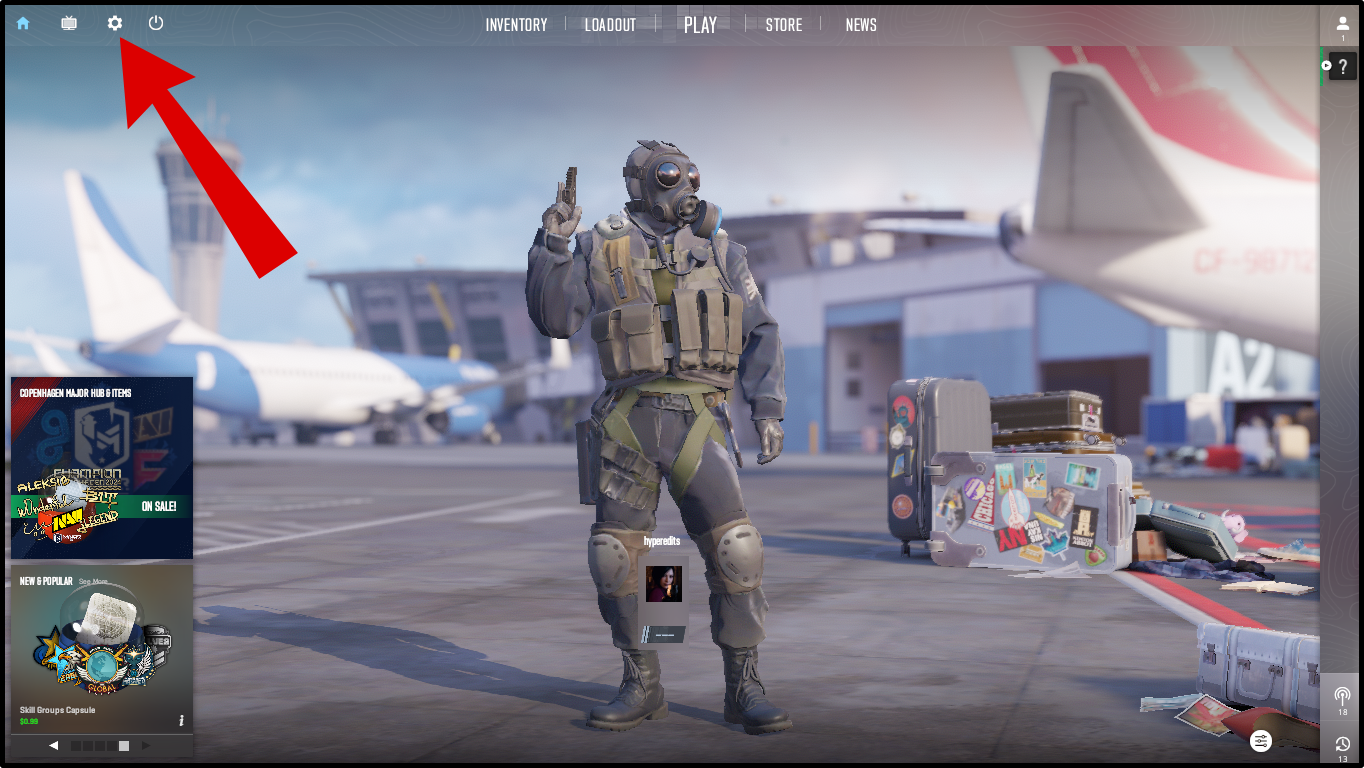This screenshot has height=768, width=1364.
Task: Show recent teammates clock icon
Action: [1342, 745]
